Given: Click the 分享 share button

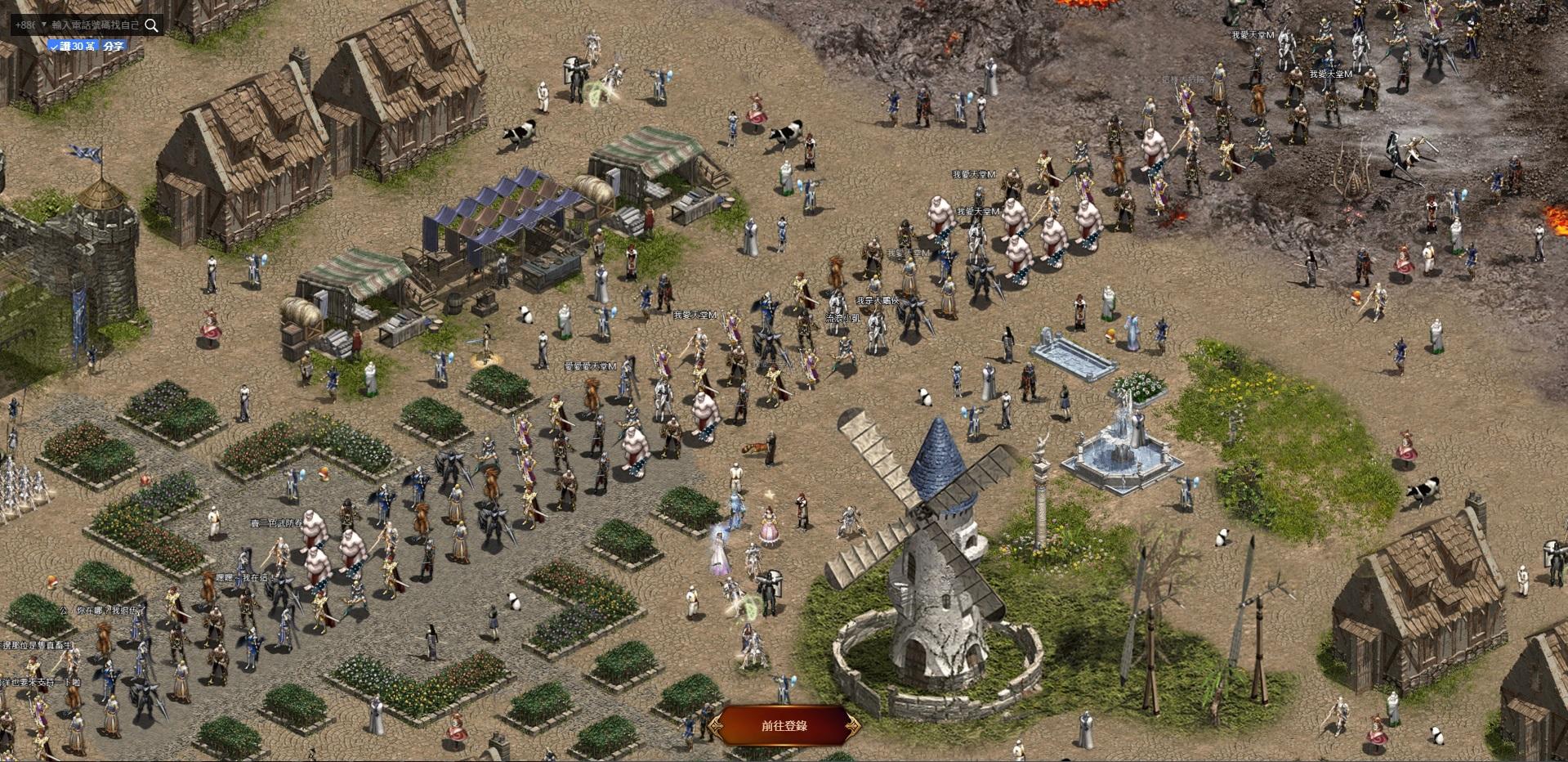Looking at the screenshot, I should [x=114, y=47].
